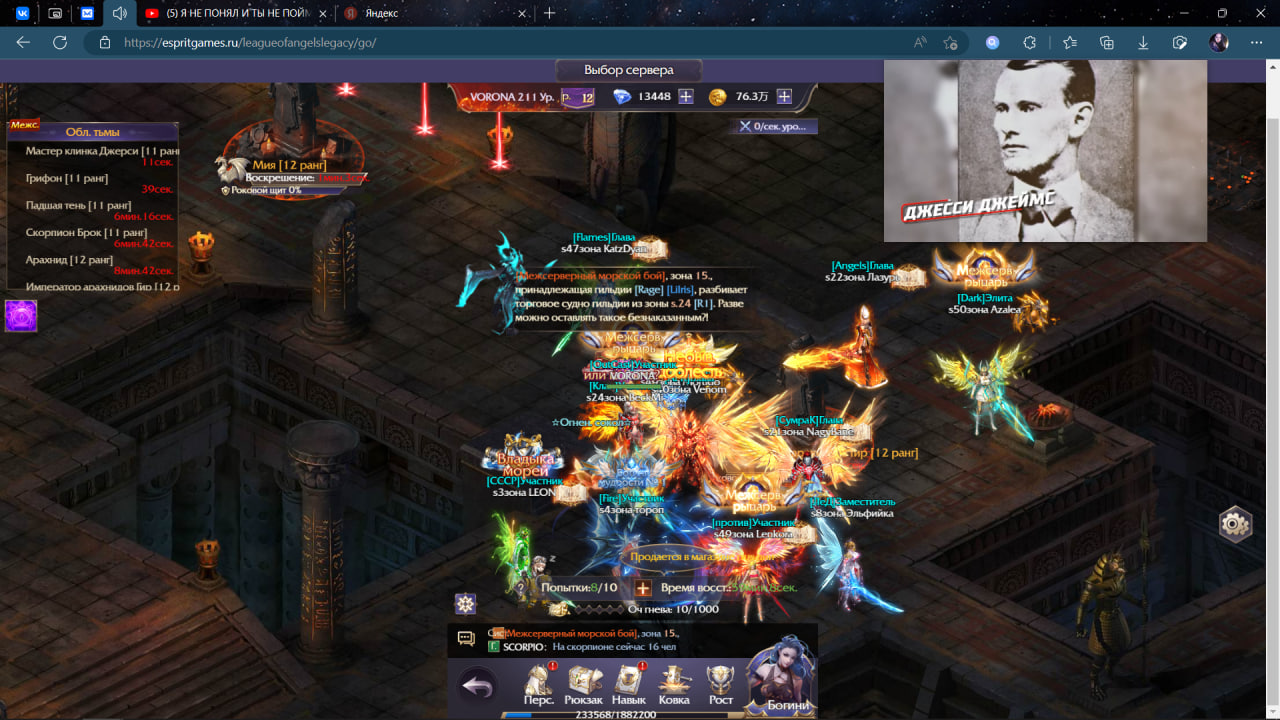
Task: Choose Скорпион Брок from boss list
Action: pyautogui.click(x=86, y=233)
